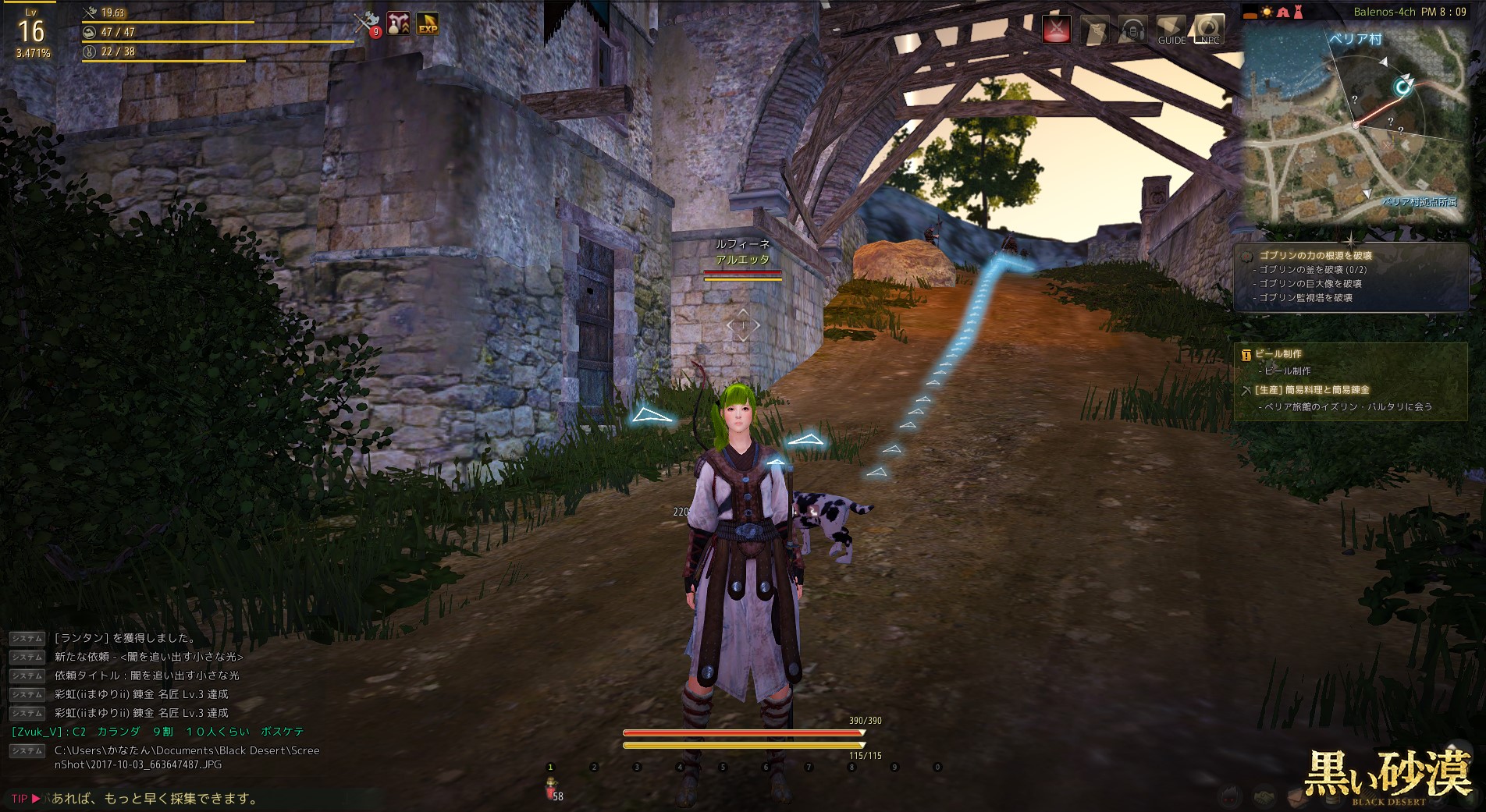This screenshot has width=1486, height=812.
Task: Use the potion in hotbar slot 1
Action: (x=551, y=785)
